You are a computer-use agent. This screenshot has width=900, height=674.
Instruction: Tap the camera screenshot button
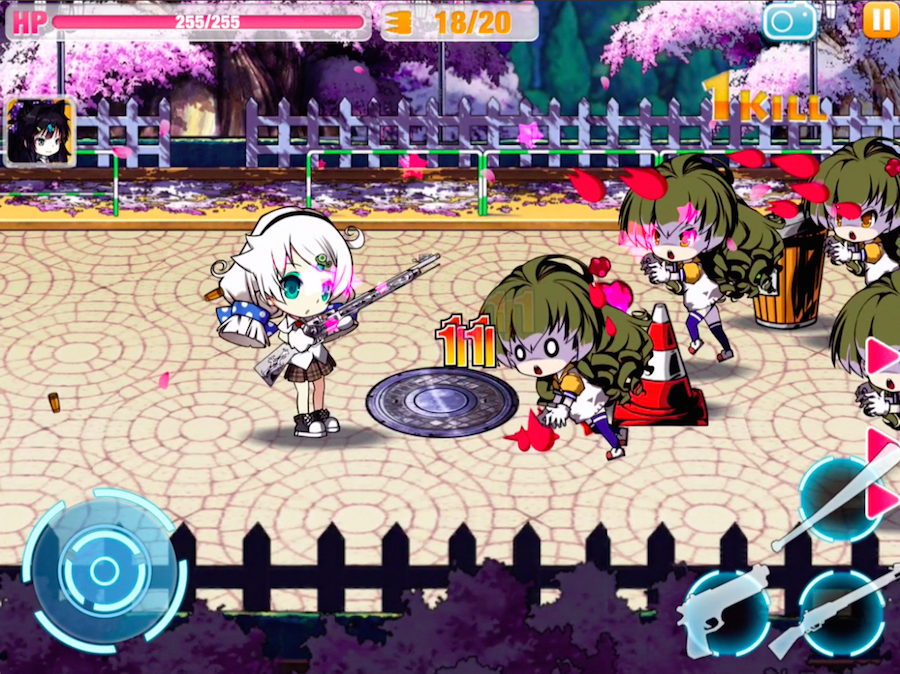coord(788,20)
